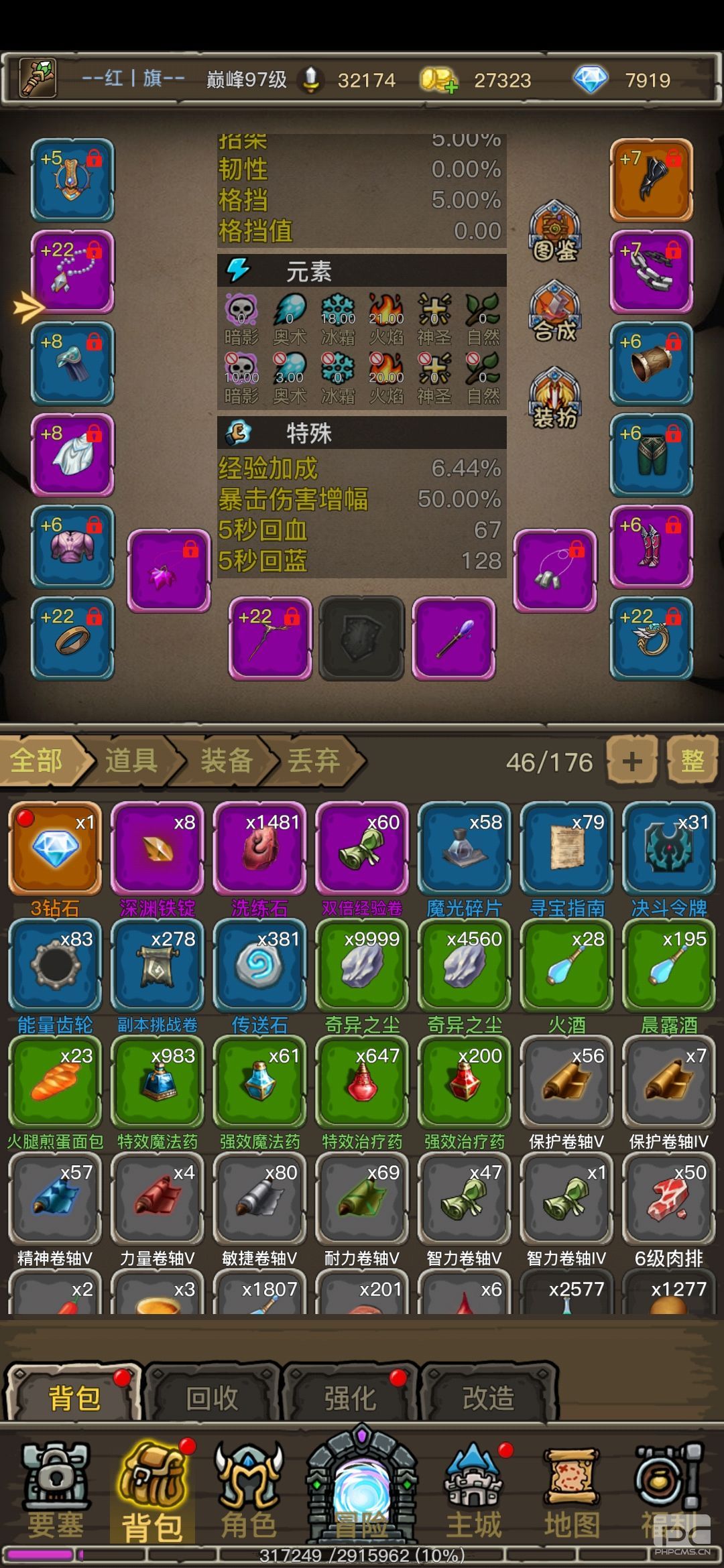724x1568 pixels.
Task: Select the 传送石 teleport stone
Action: pyautogui.click(x=259, y=965)
